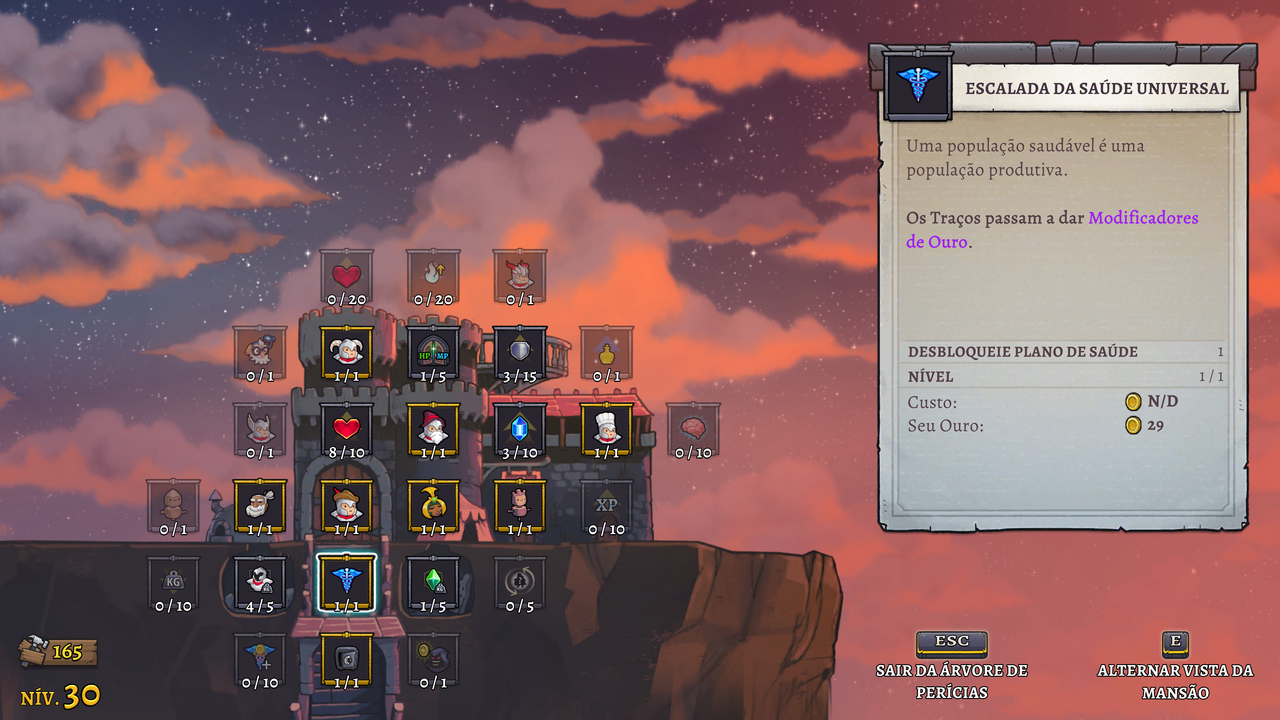Upgrade the red heart 8/10 skill

pos(346,428)
